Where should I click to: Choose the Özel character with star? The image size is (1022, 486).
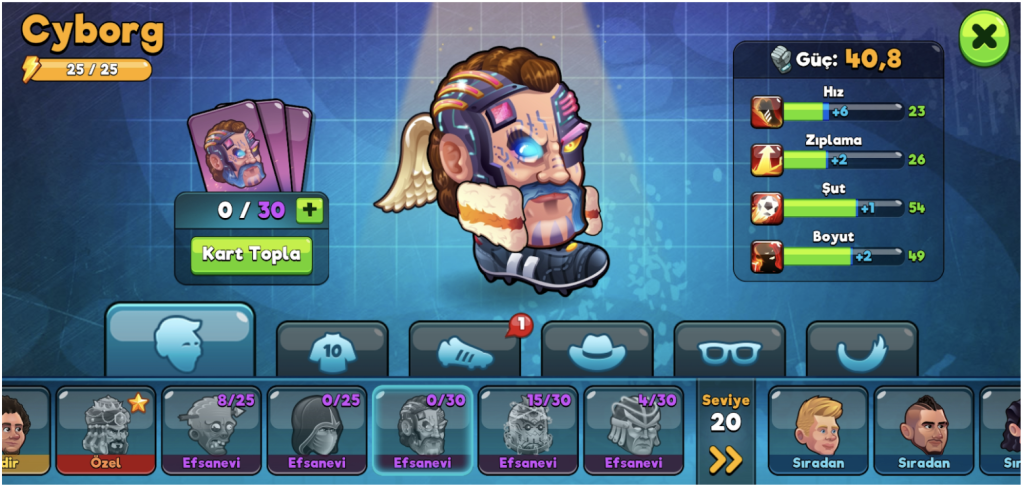pos(105,430)
